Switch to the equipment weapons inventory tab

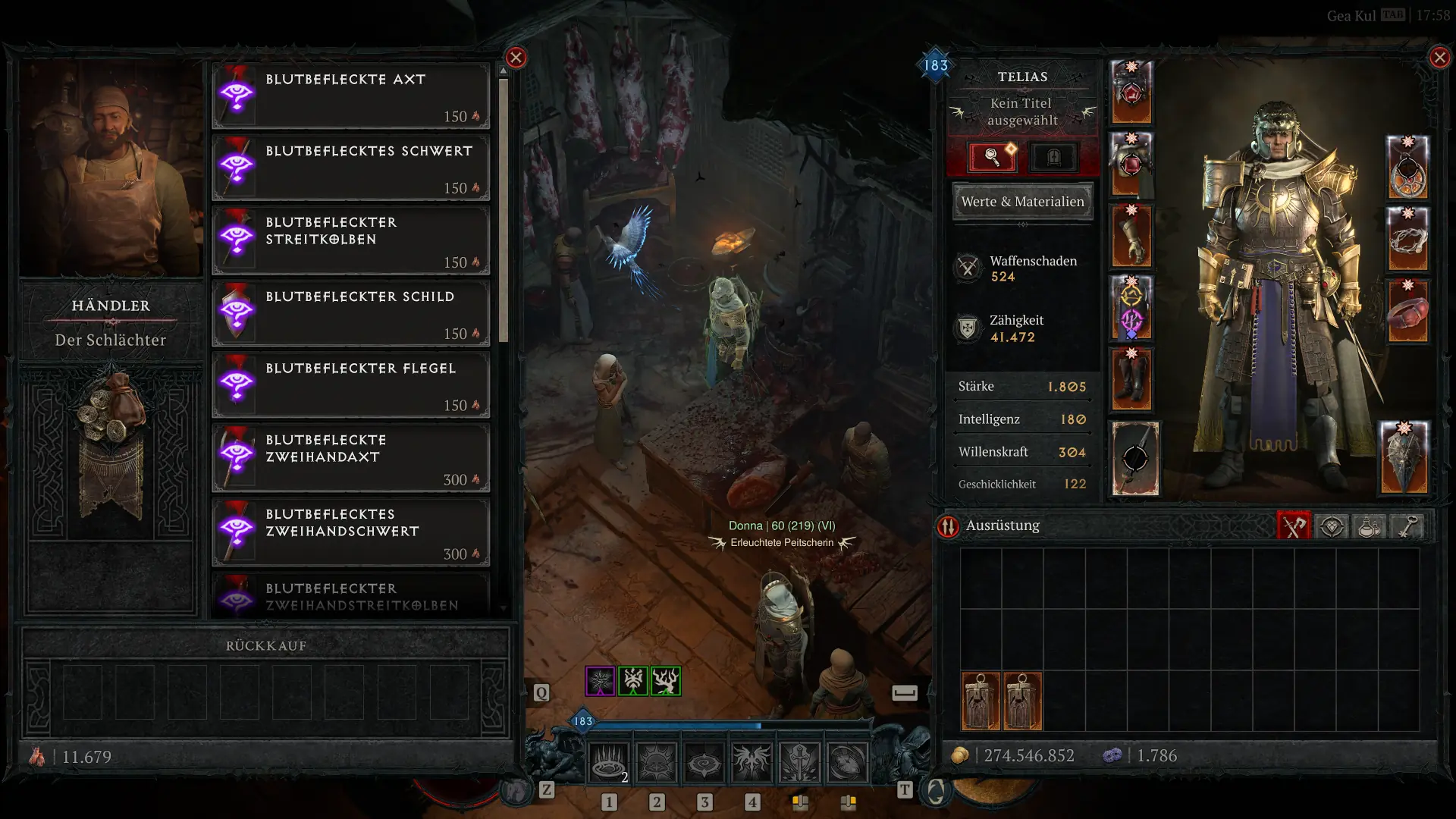1294,526
